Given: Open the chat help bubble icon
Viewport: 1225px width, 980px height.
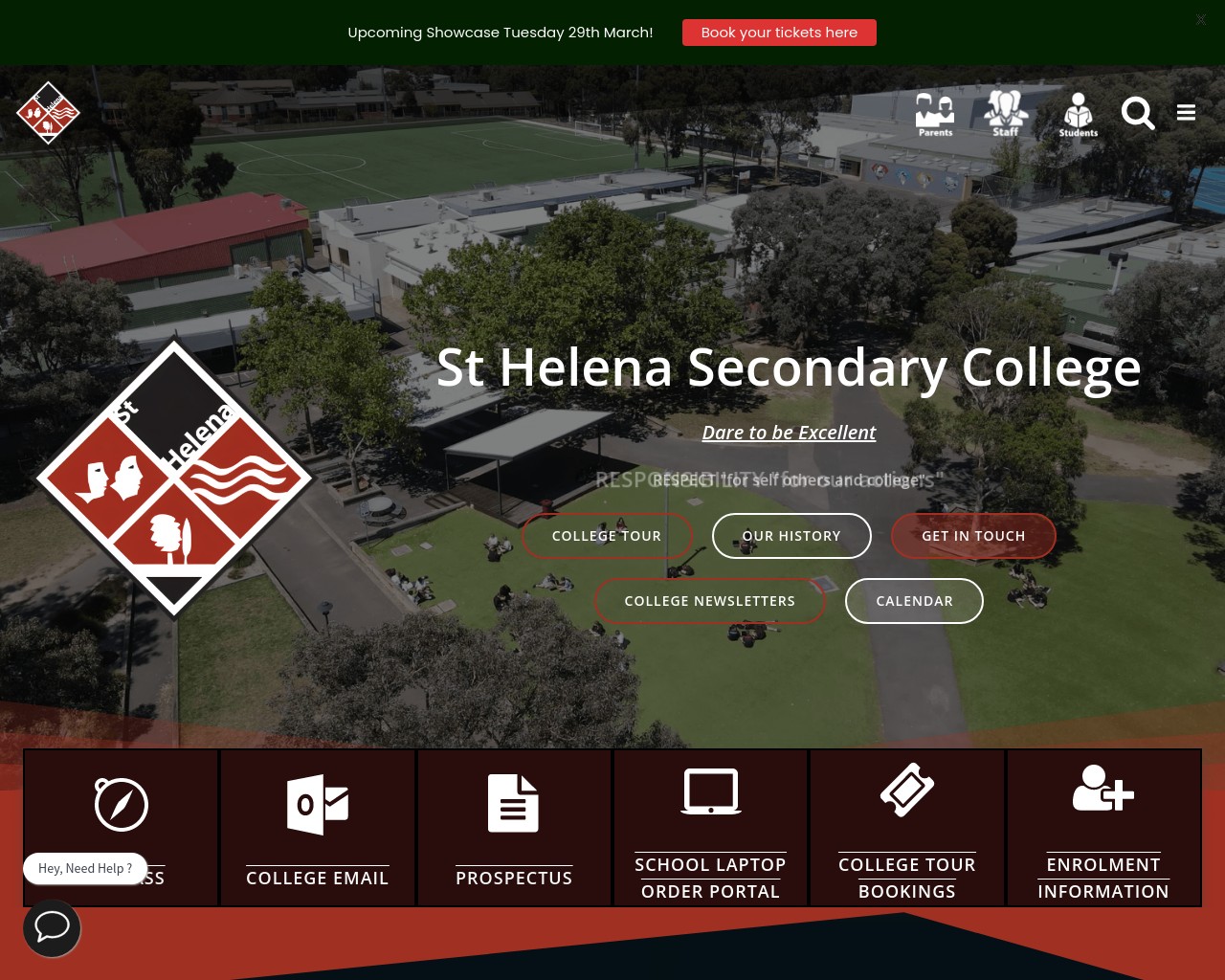Looking at the screenshot, I should 52,927.
